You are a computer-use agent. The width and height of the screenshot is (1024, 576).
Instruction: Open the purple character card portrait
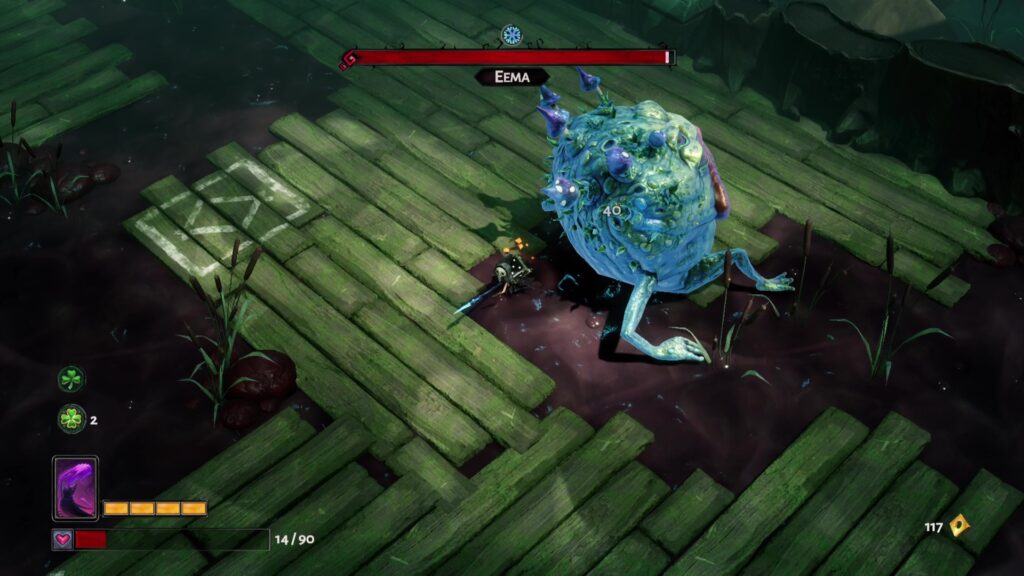click(75, 488)
